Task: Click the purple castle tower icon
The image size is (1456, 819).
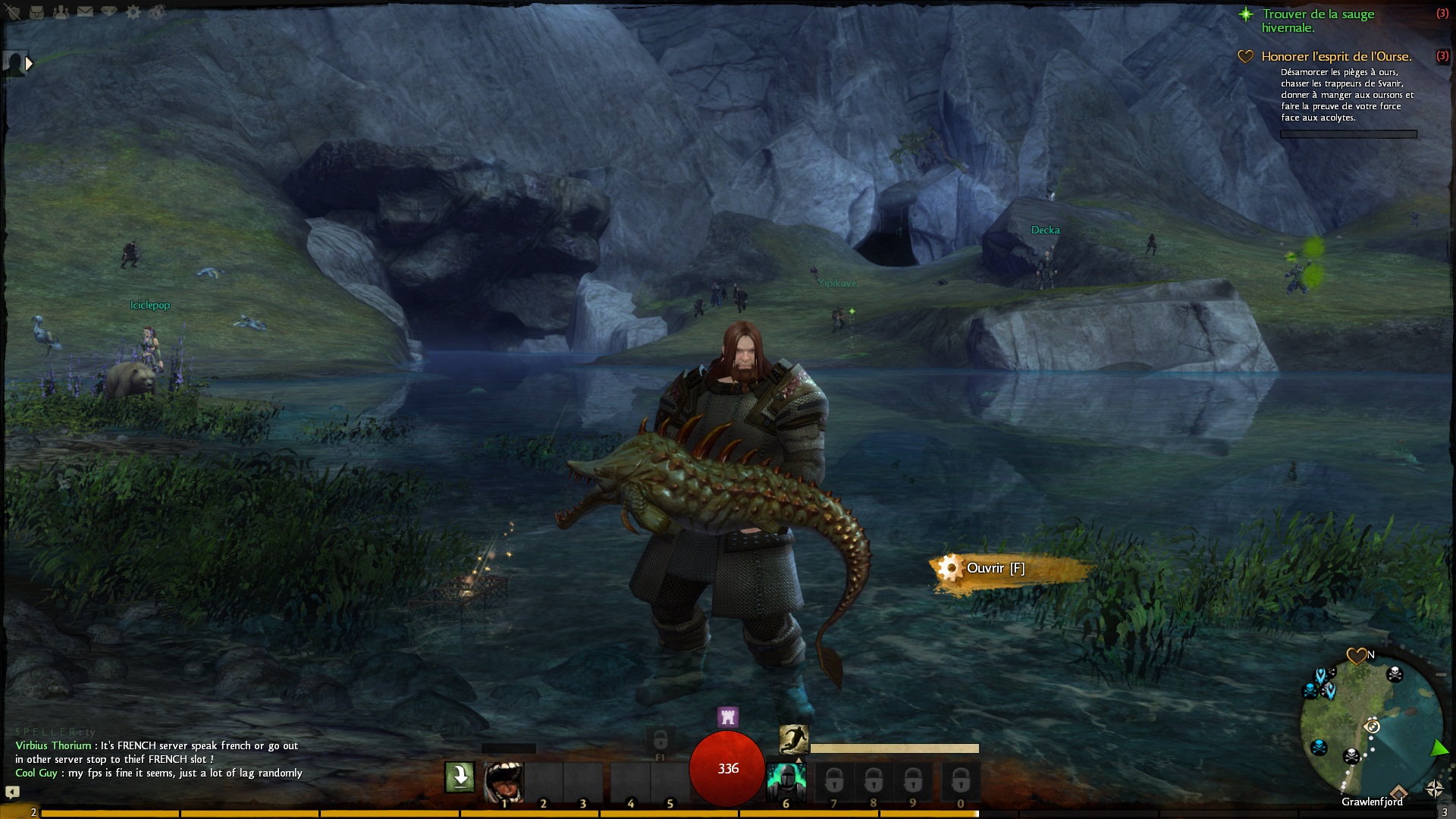Action: (728, 717)
